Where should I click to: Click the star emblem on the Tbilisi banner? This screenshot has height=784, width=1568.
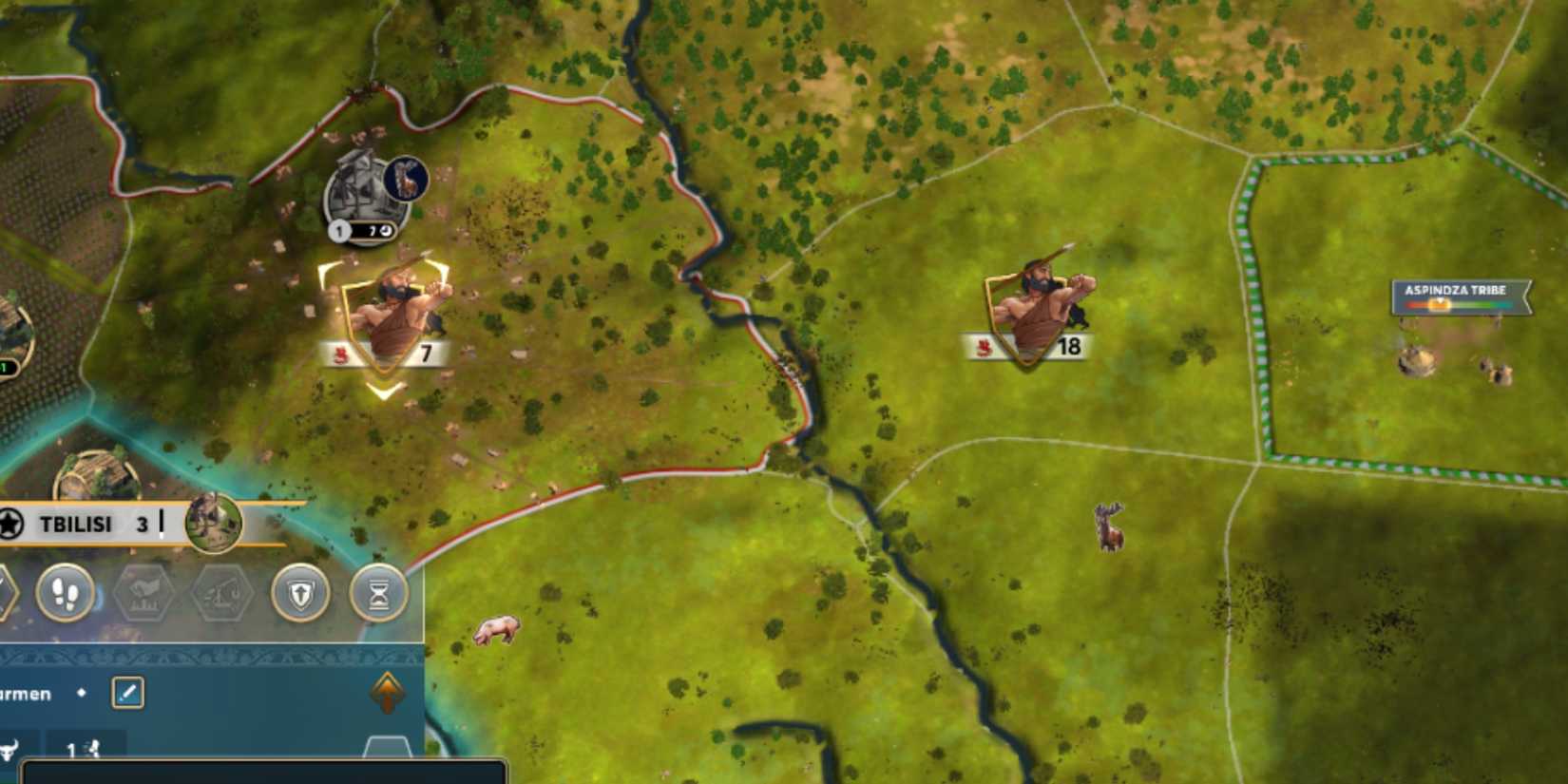pos(9,522)
